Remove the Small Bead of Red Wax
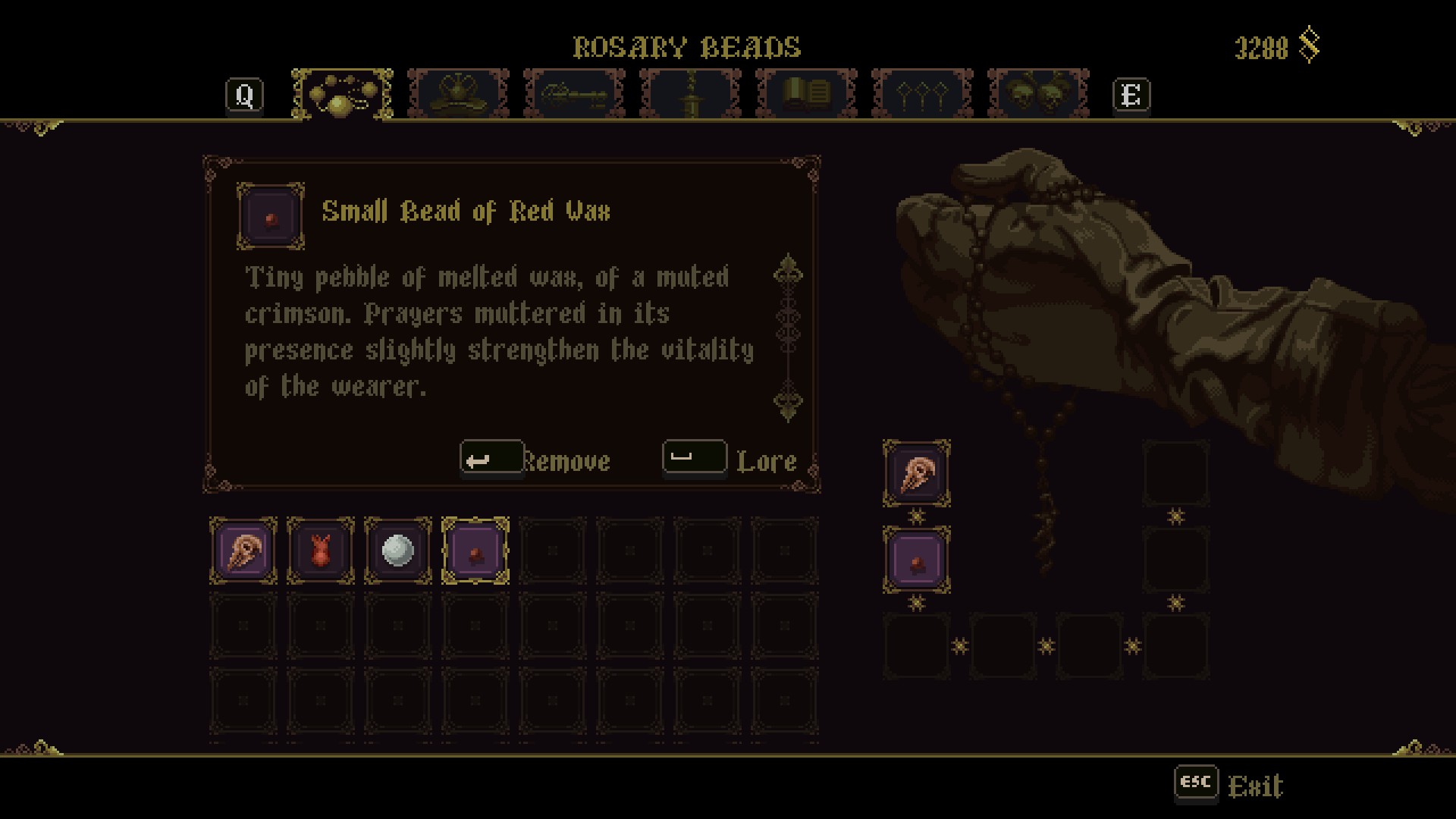 coord(535,460)
